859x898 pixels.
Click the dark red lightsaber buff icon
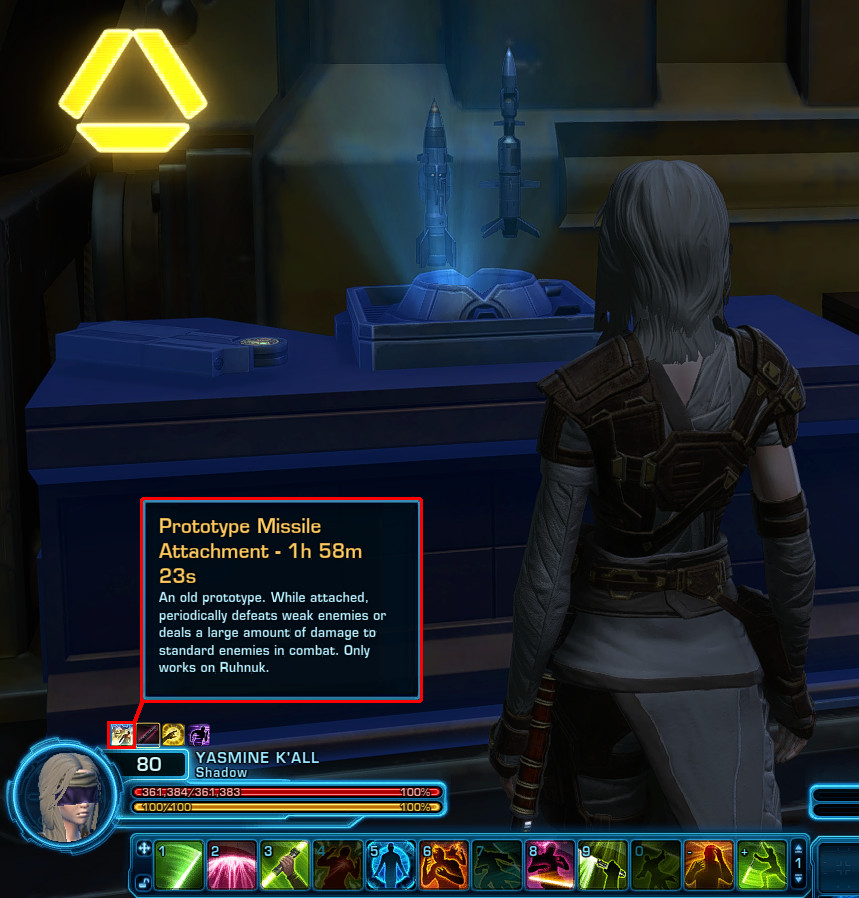[x=148, y=735]
